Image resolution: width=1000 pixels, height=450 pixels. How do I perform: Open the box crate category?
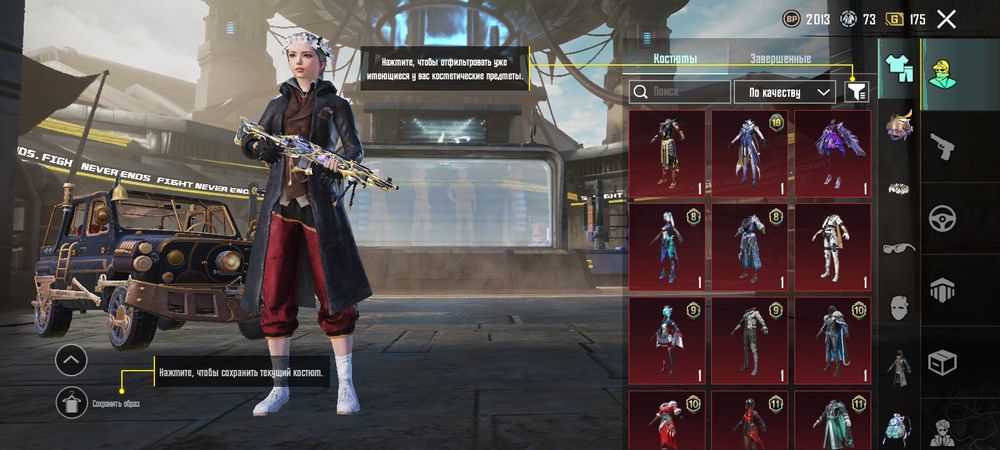(943, 362)
